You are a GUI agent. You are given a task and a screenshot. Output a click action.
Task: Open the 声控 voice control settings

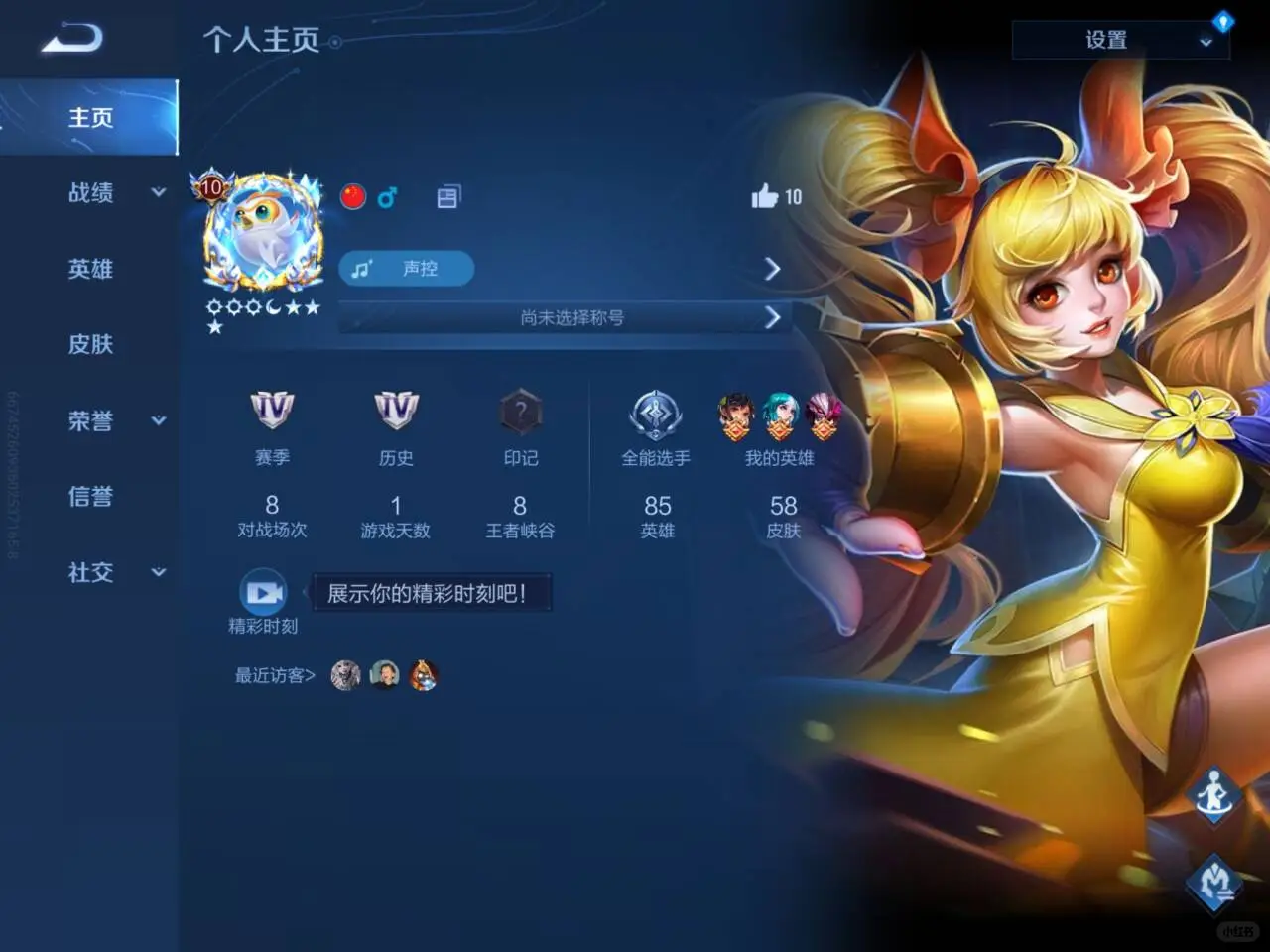tap(405, 268)
